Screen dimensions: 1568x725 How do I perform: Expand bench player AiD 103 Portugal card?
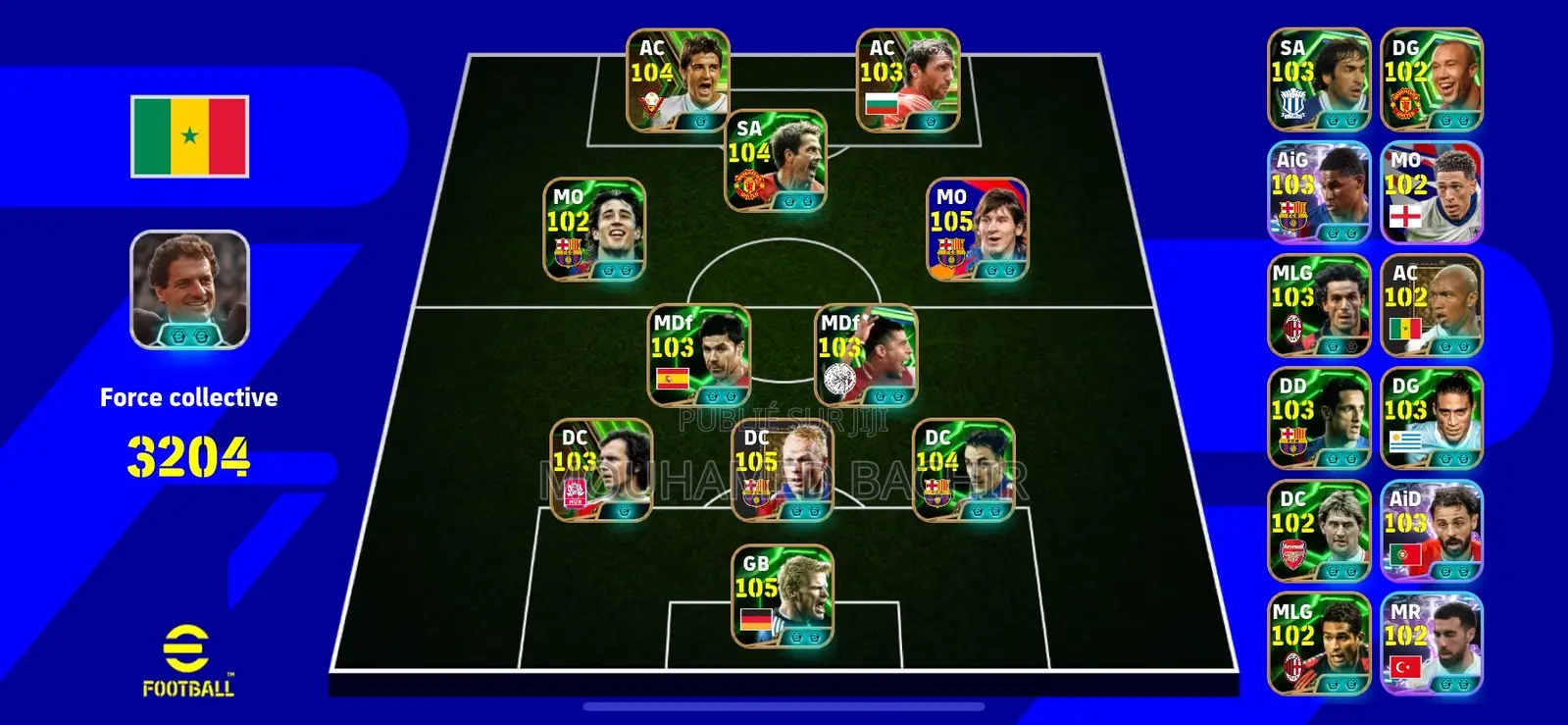pos(1430,530)
